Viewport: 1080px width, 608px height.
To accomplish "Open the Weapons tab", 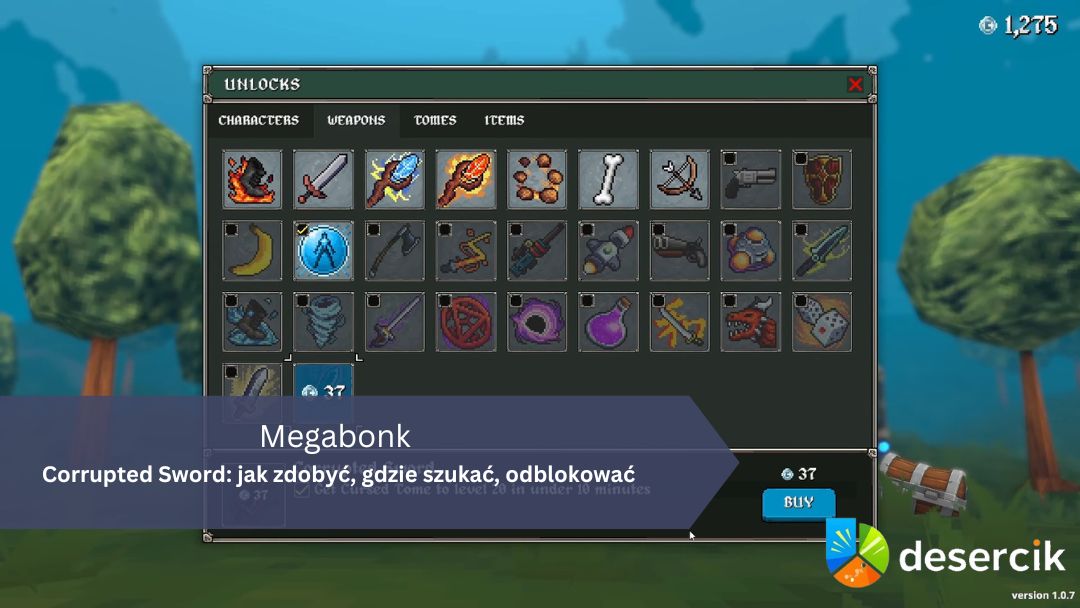I will click(x=356, y=120).
